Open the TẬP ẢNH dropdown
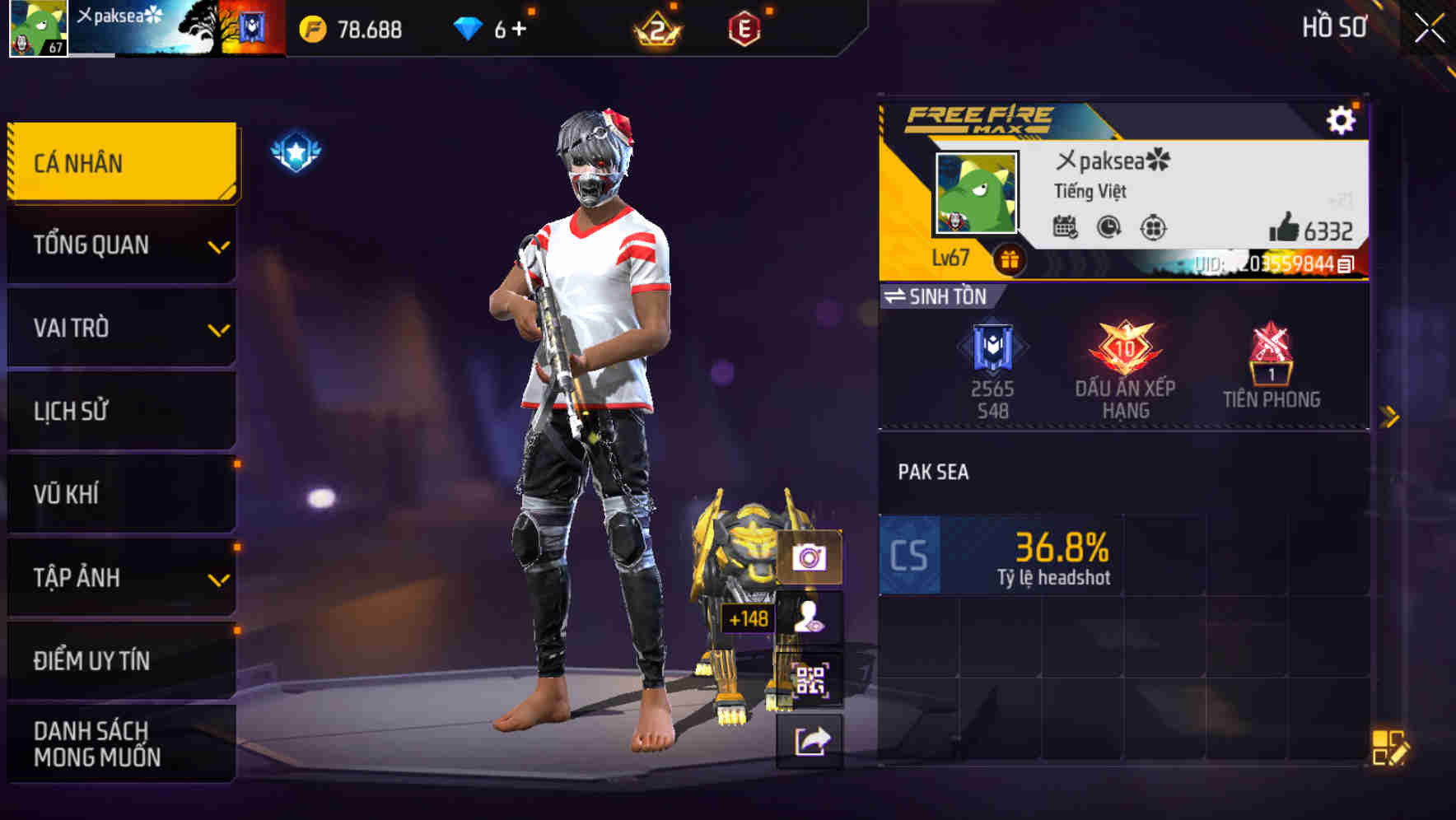1456x820 pixels. click(x=120, y=577)
